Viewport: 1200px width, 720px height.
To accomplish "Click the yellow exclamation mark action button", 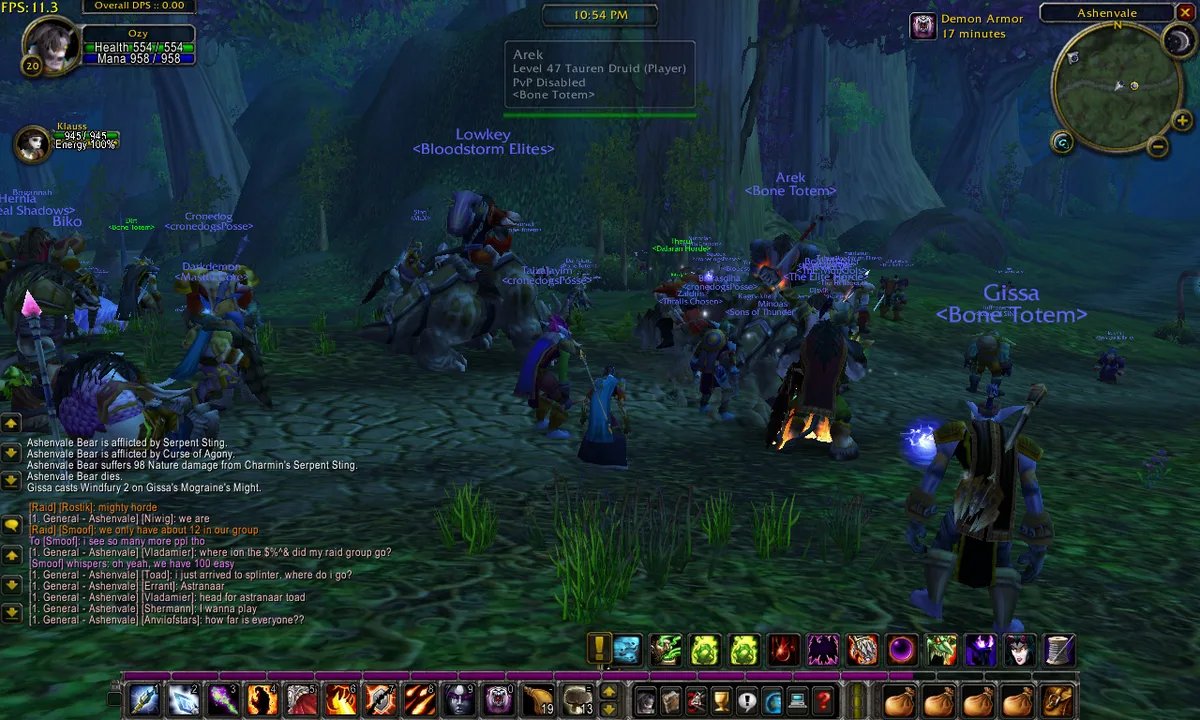I will [599, 650].
